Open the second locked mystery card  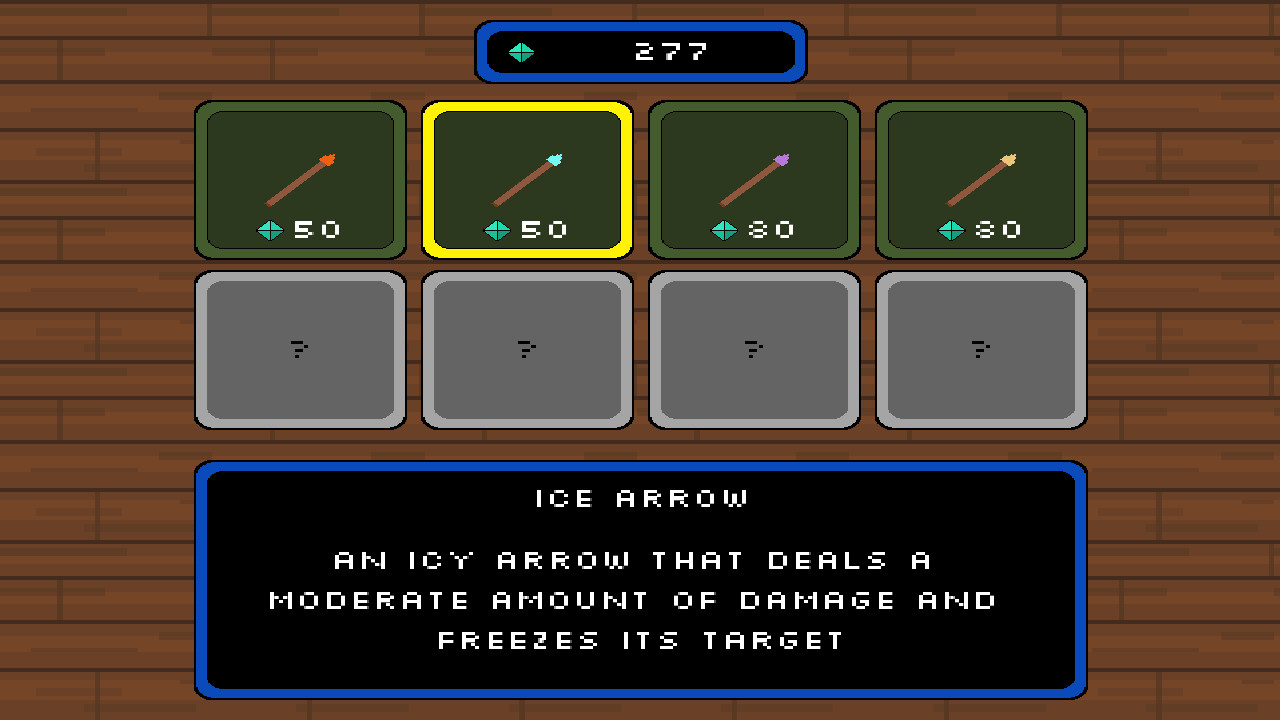pos(527,349)
